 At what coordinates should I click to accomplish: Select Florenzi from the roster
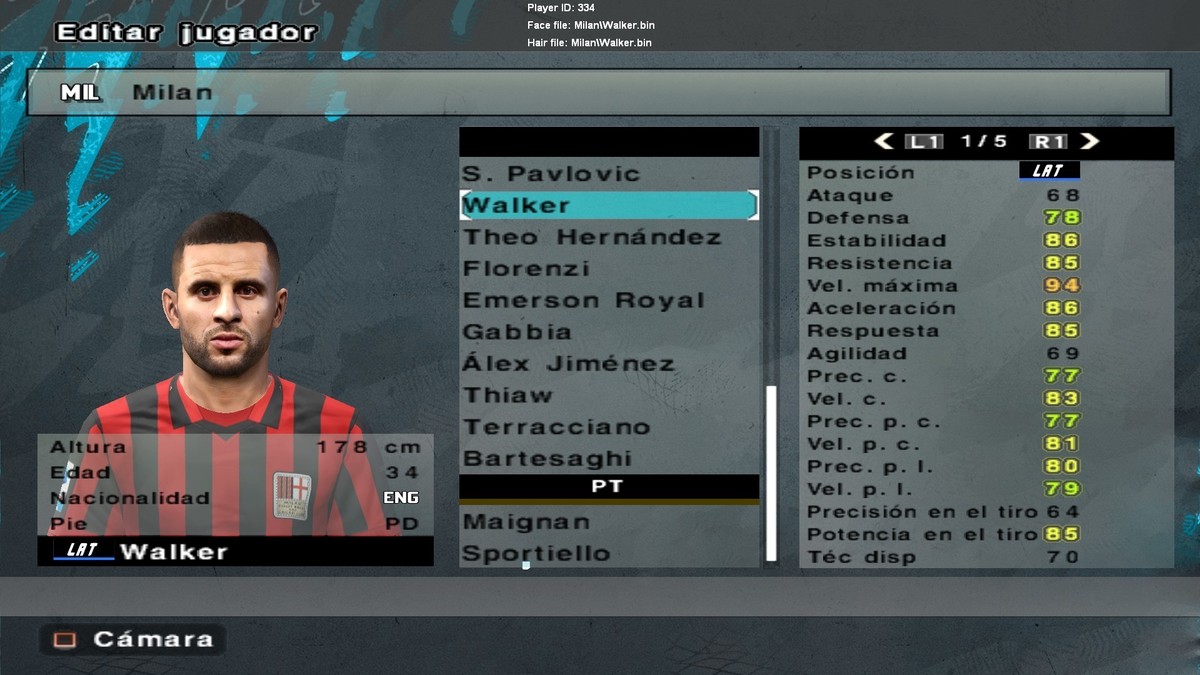(x=526, y=269)
